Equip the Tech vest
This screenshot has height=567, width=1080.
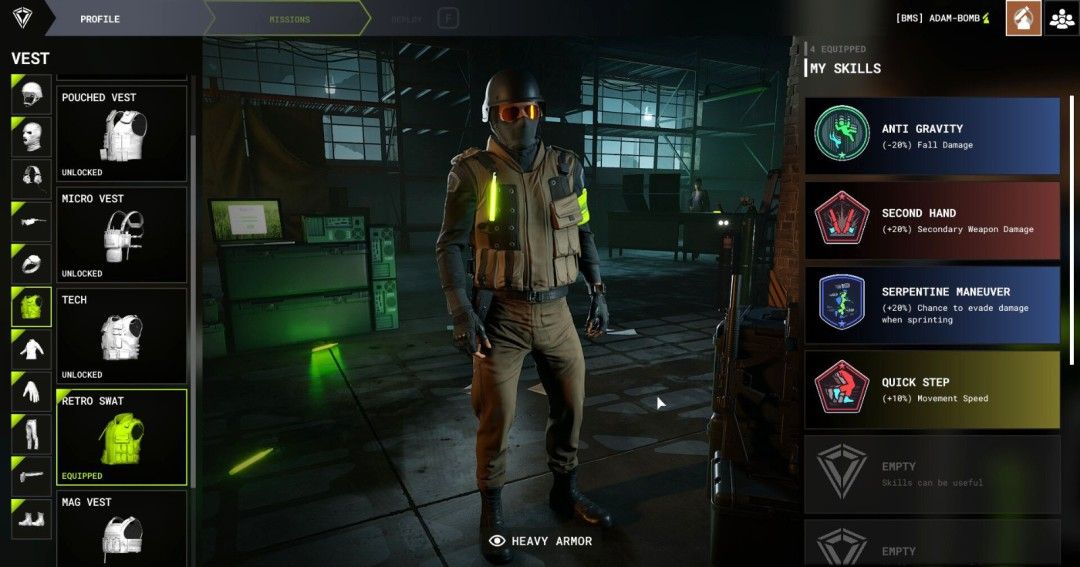coord(121,336)
